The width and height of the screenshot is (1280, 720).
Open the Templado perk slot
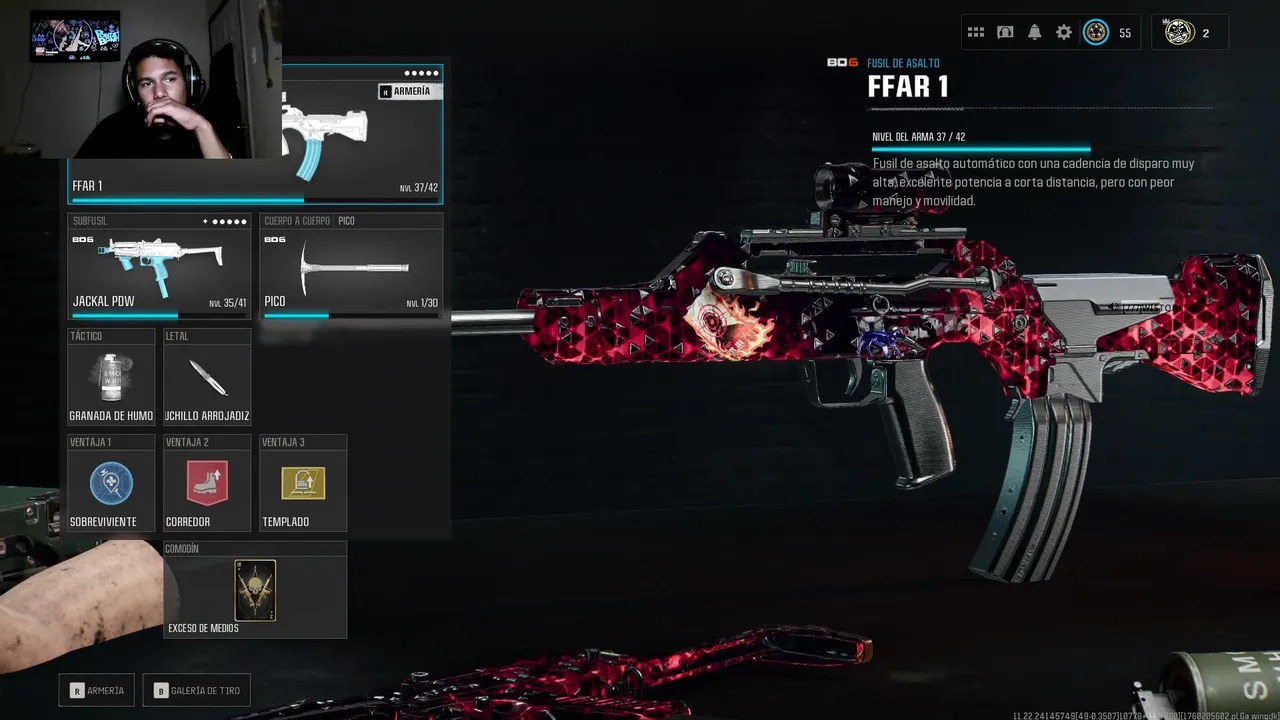point(303,484)
